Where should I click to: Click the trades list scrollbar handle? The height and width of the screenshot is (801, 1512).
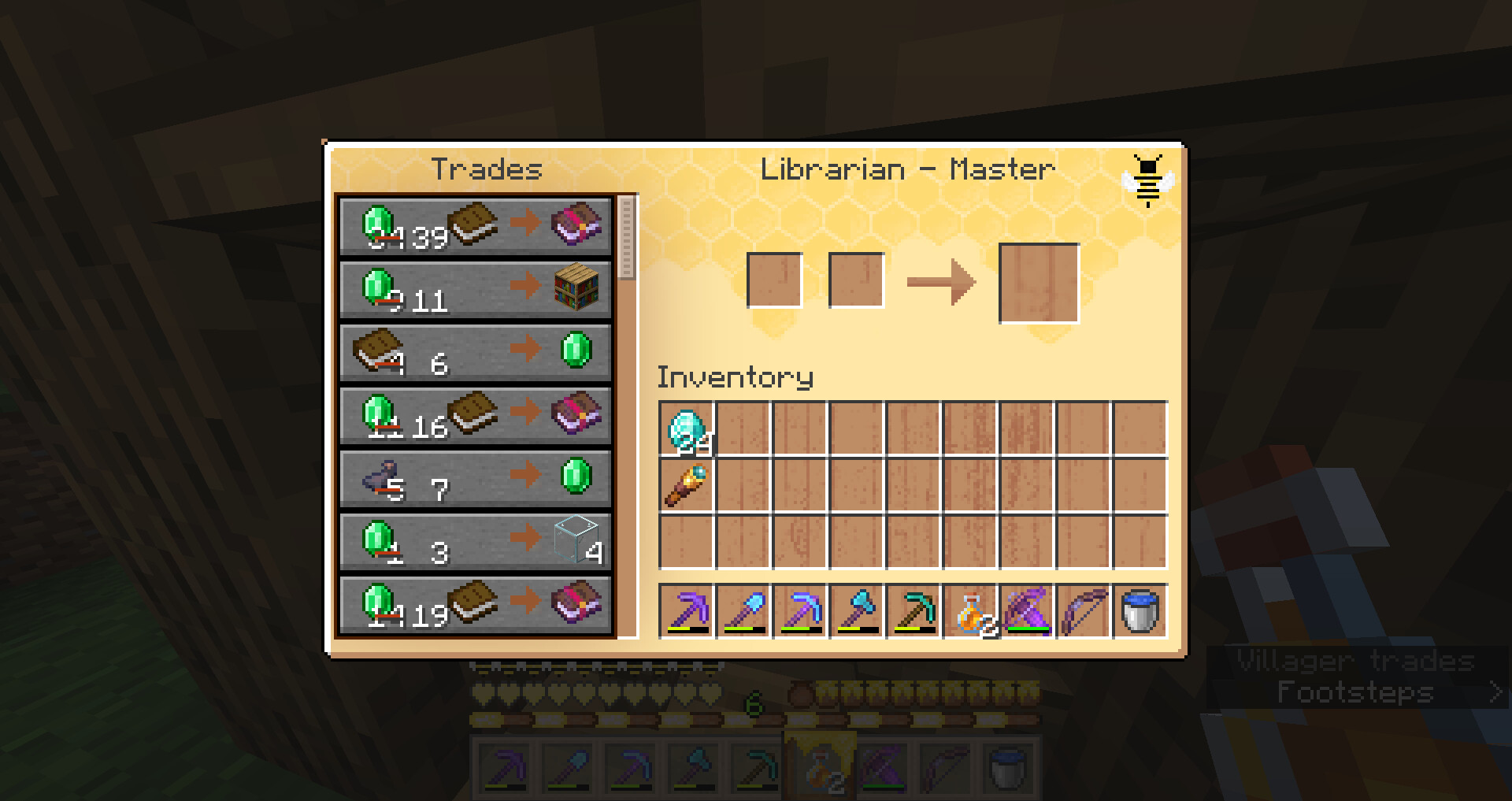point(627,238)
